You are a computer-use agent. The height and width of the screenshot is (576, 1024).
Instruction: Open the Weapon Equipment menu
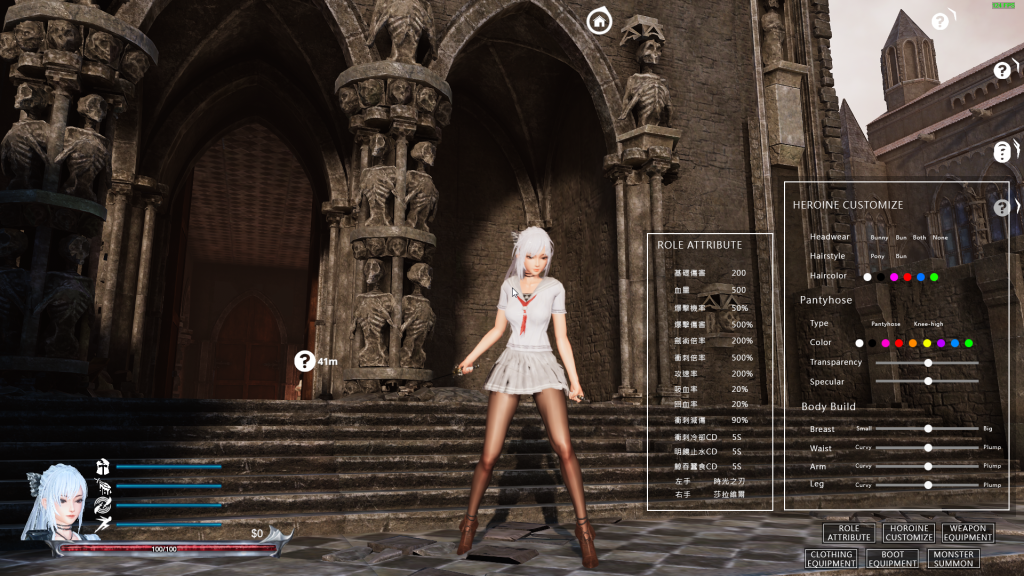click(967, 533)
